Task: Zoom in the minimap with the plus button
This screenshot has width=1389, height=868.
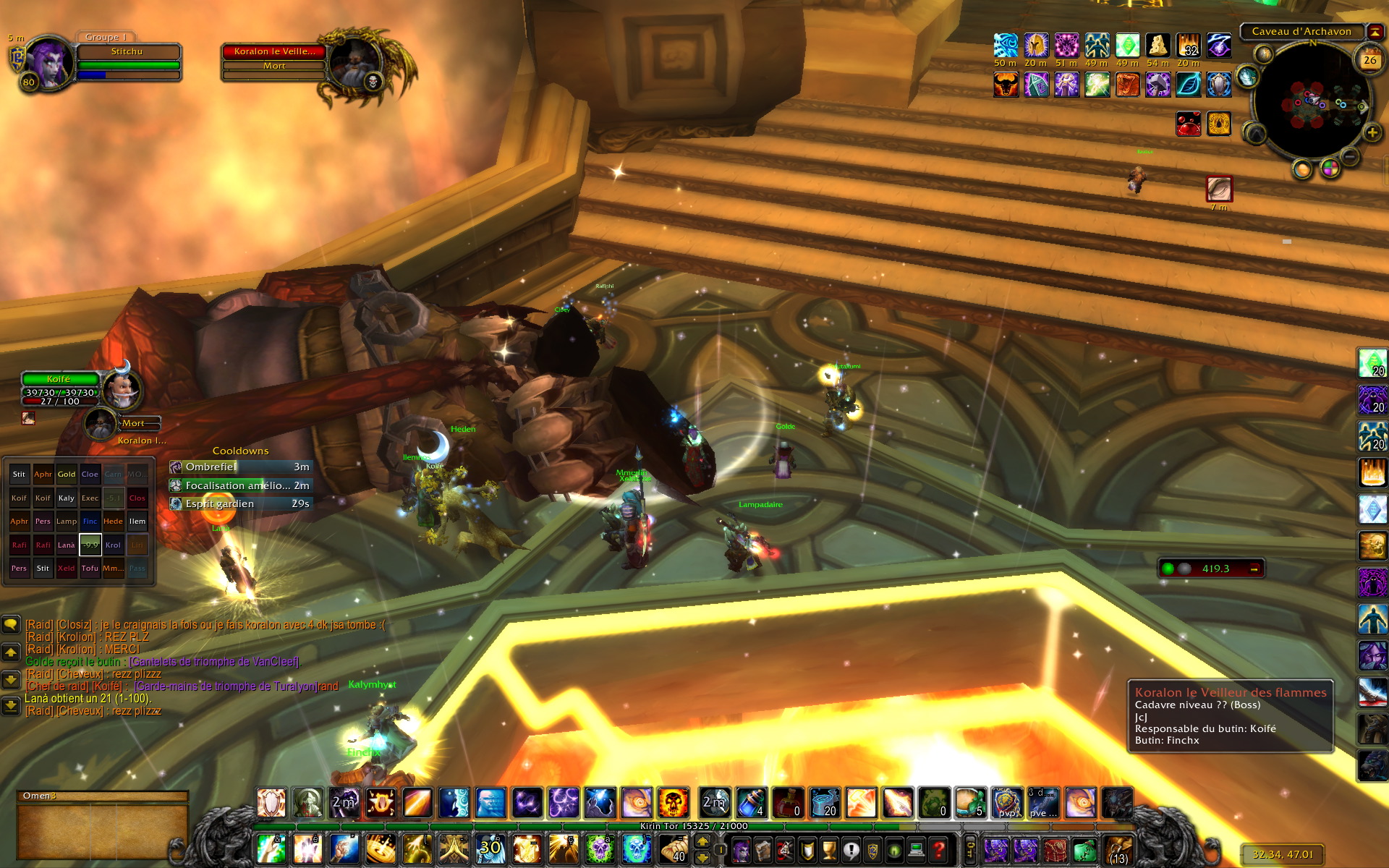Action: [x=1372, y=133]
